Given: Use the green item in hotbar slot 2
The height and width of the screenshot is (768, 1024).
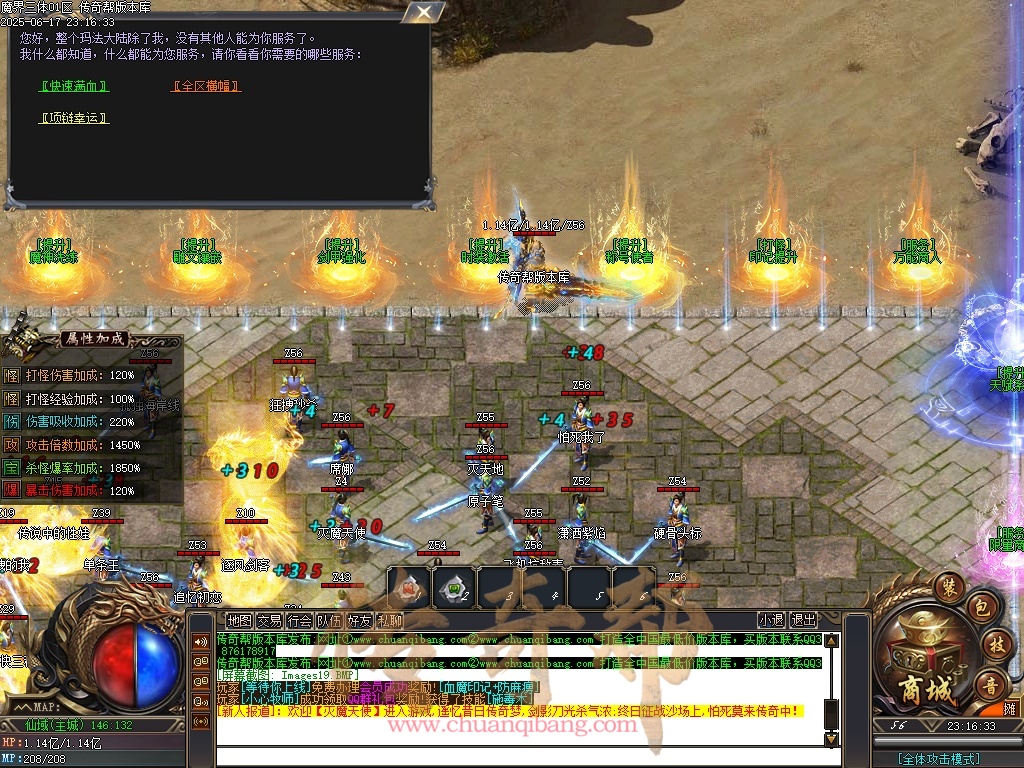Looking at the screenshot, I should click(x=454, y=587).
